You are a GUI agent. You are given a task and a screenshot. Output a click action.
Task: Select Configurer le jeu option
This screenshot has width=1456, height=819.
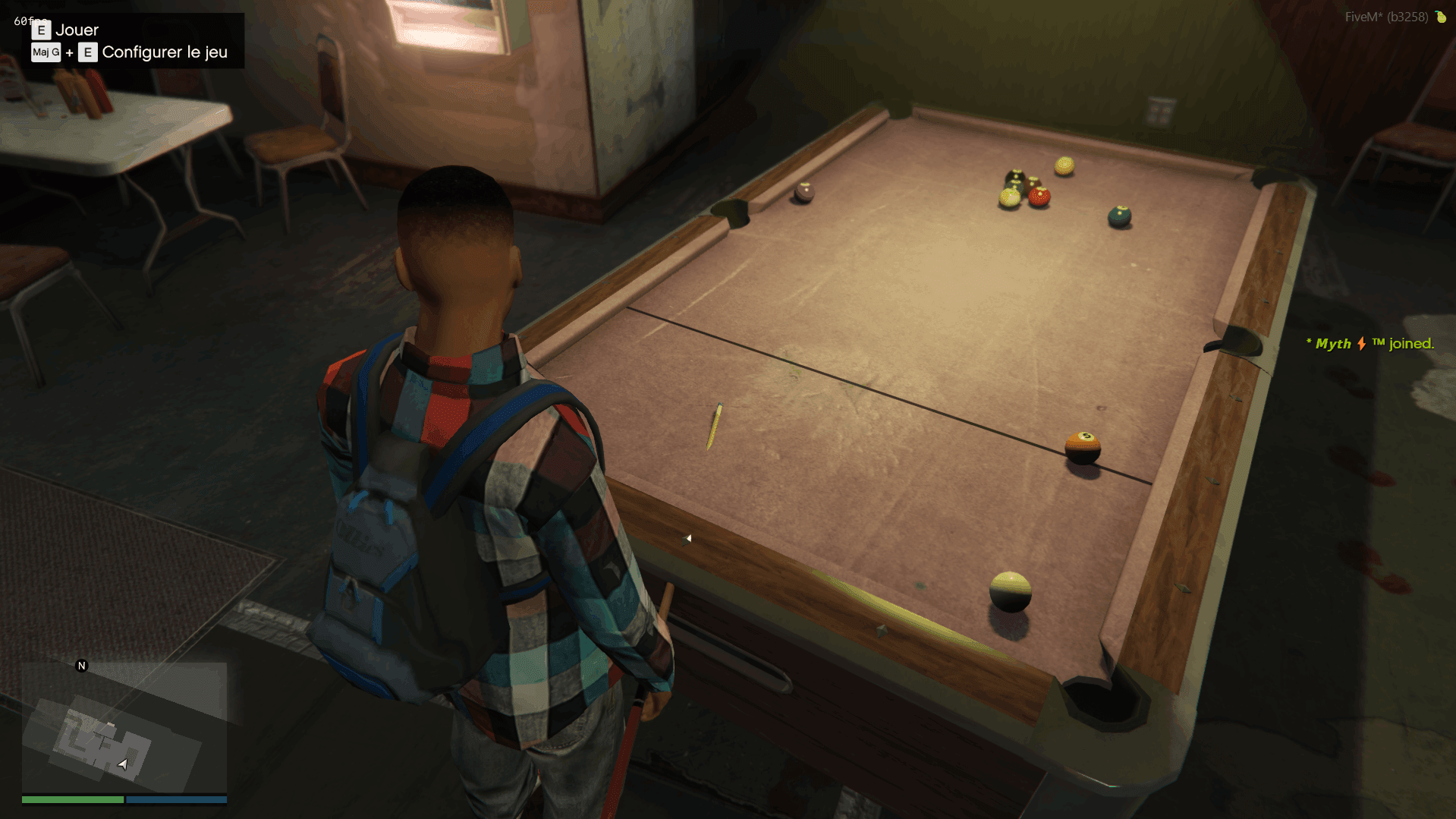[164, 52]
